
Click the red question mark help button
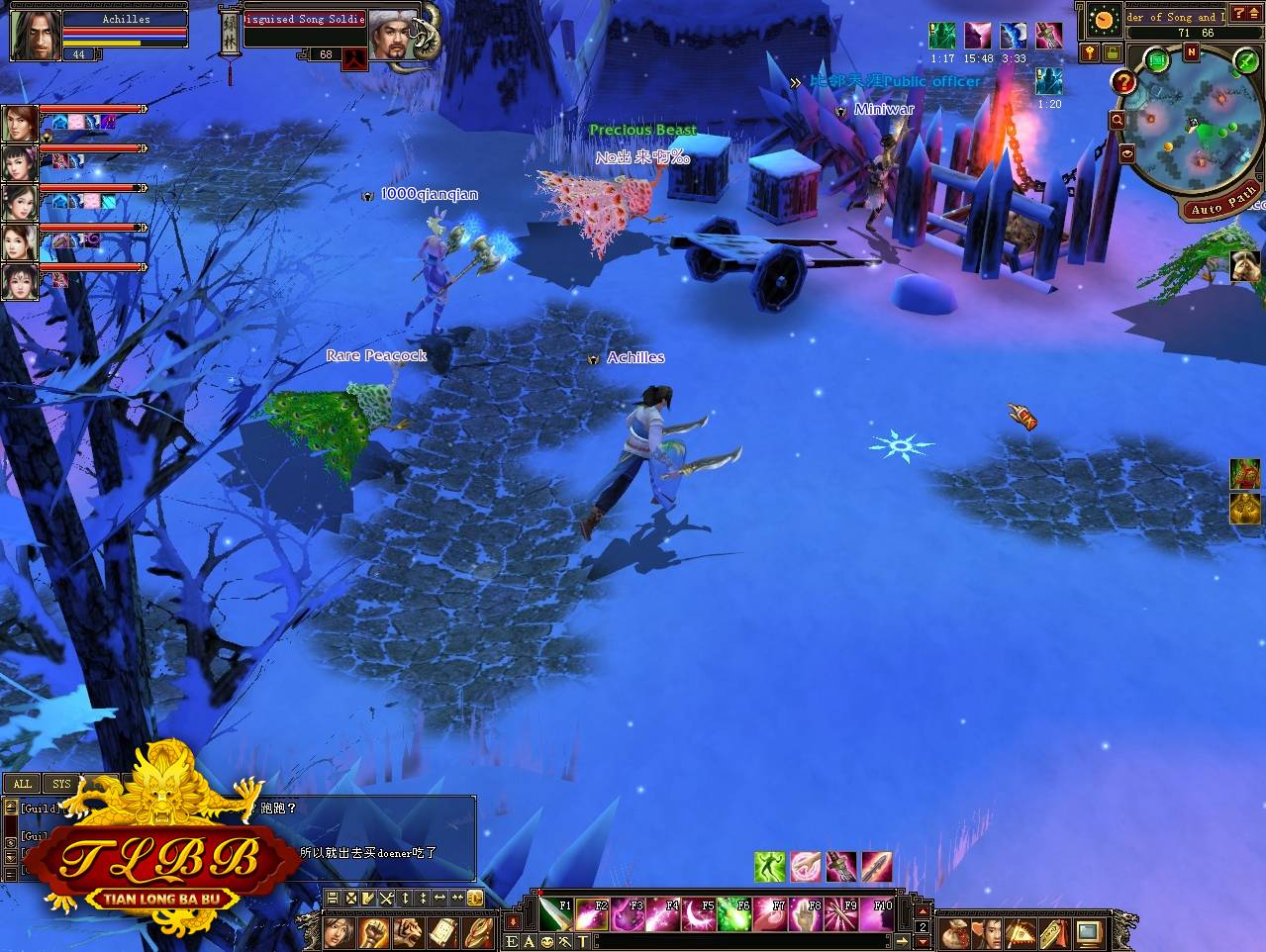pyautogui.click(x=1122, y=82)
